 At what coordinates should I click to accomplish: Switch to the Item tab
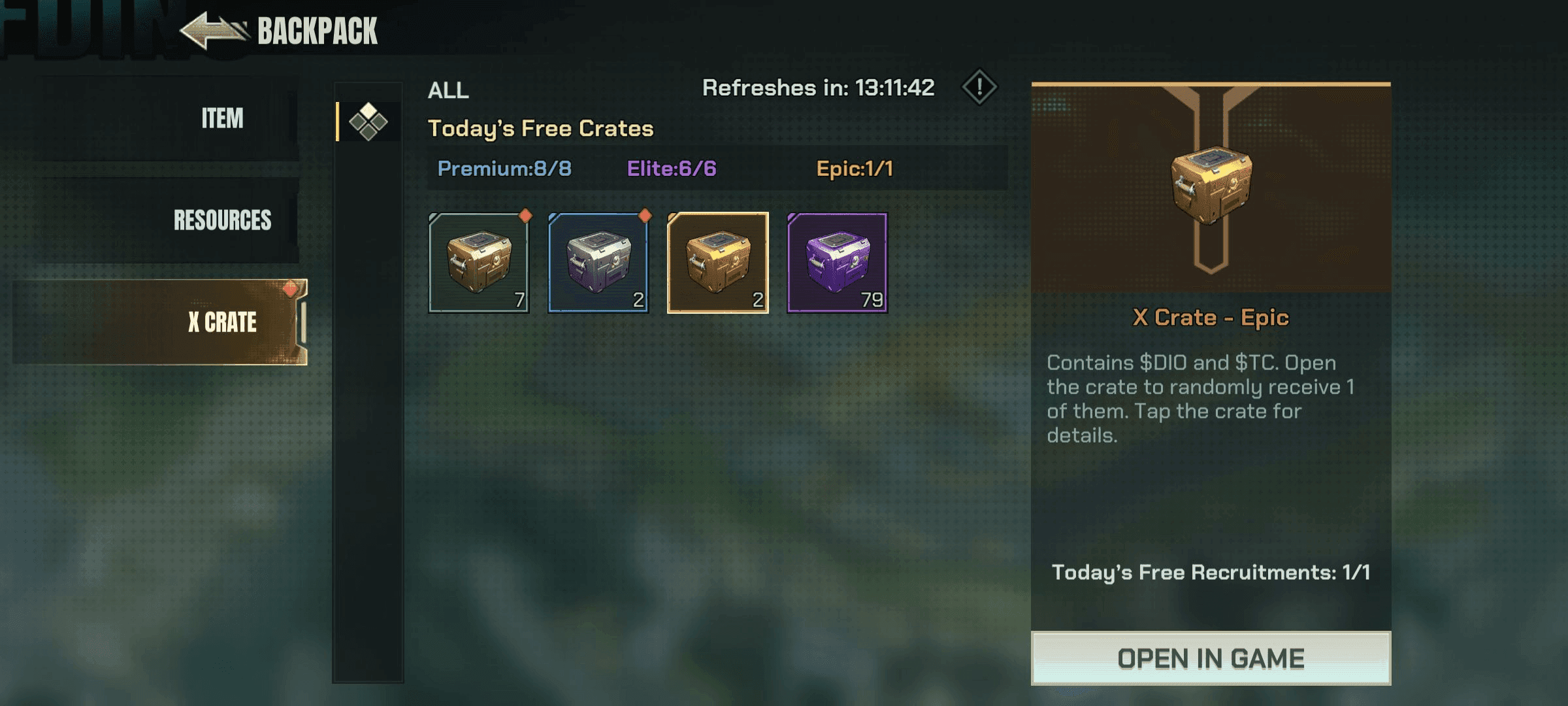(222, 119)
